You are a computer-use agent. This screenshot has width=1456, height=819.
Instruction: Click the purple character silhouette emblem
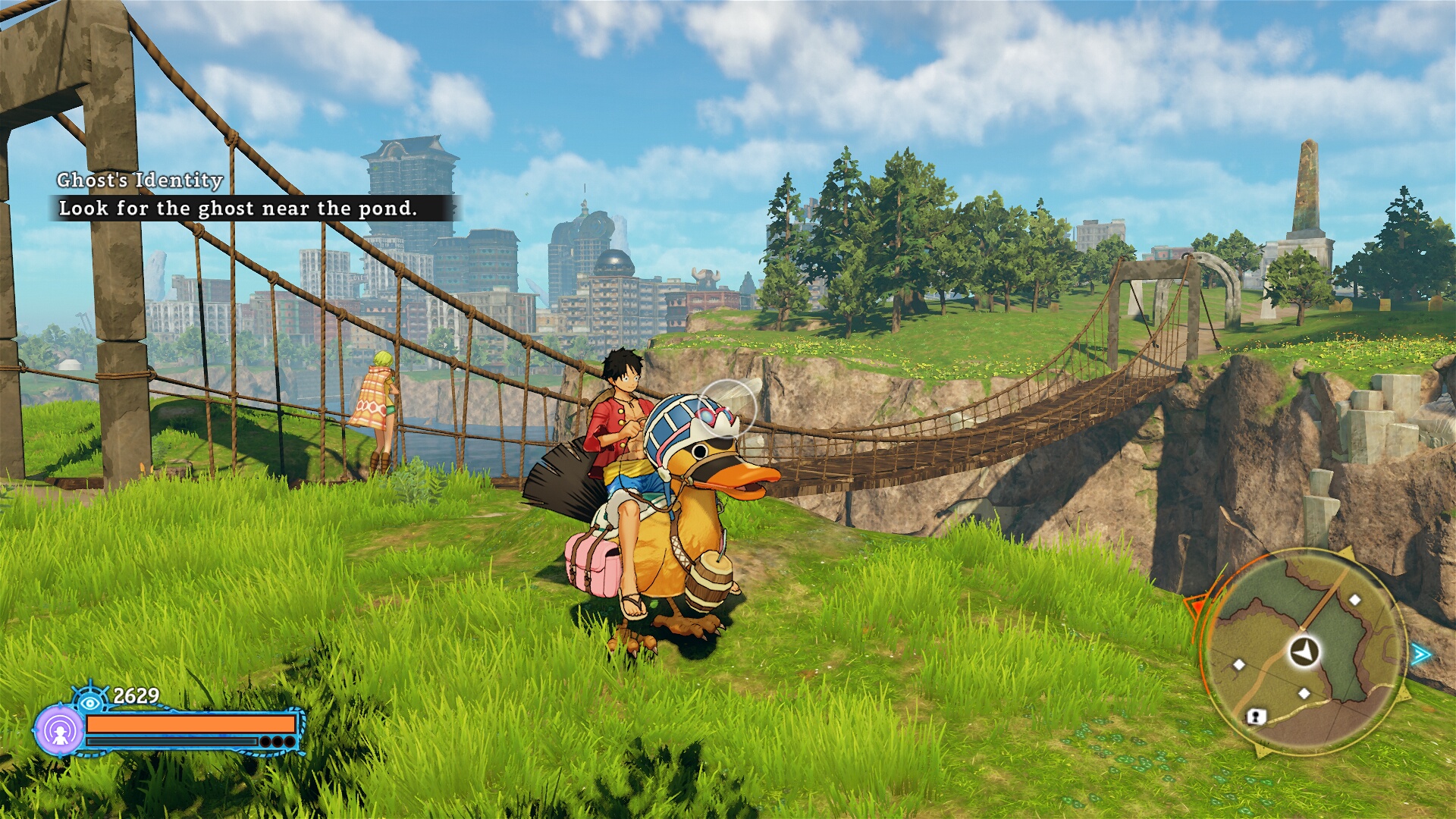pos(60,732)
